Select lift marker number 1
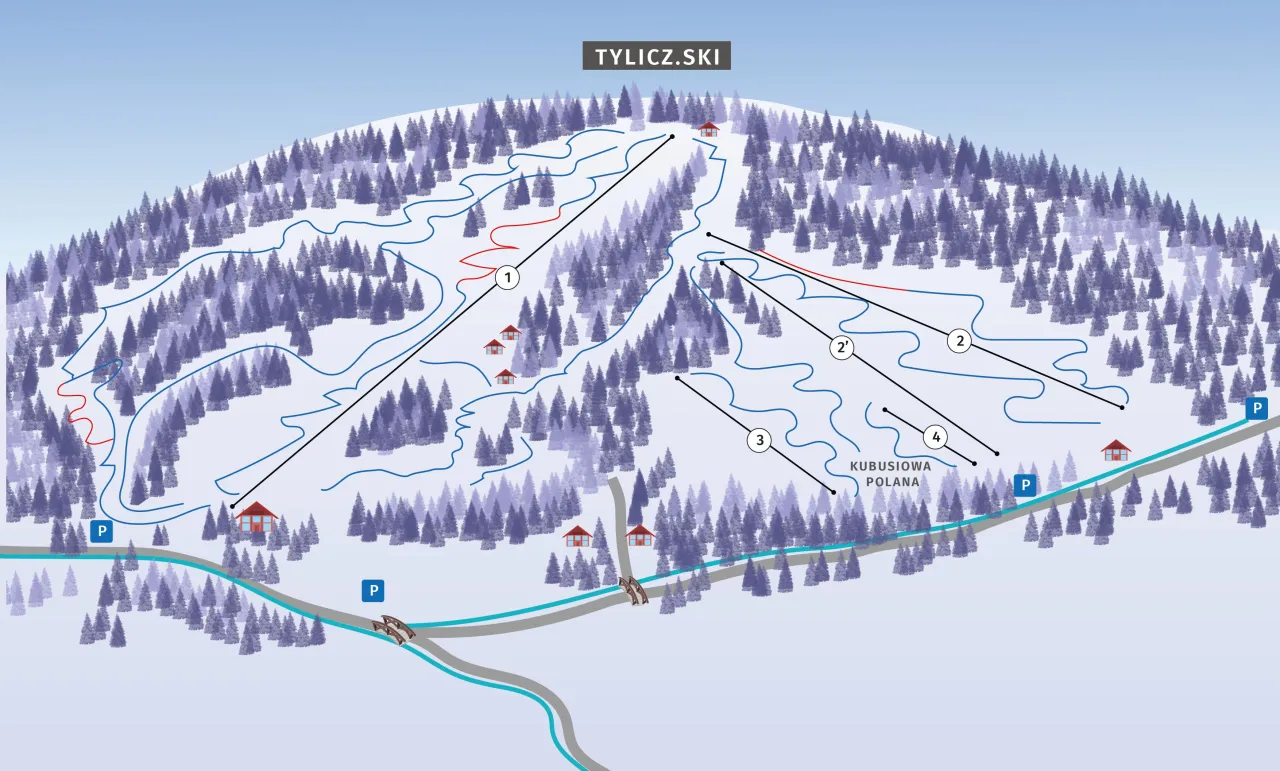 (508, 277)
